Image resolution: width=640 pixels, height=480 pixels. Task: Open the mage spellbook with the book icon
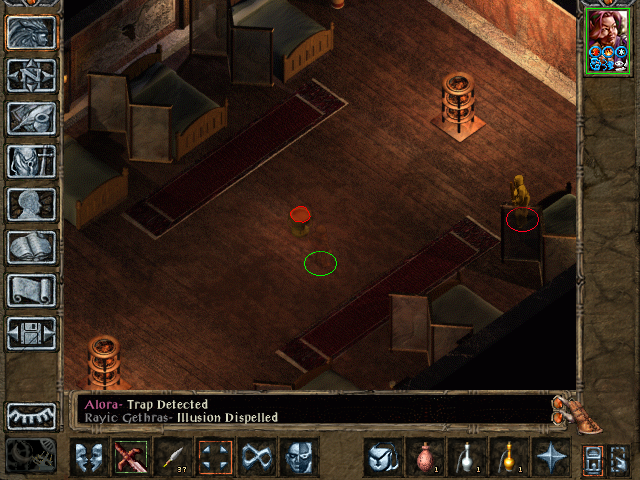click(31, 246)
